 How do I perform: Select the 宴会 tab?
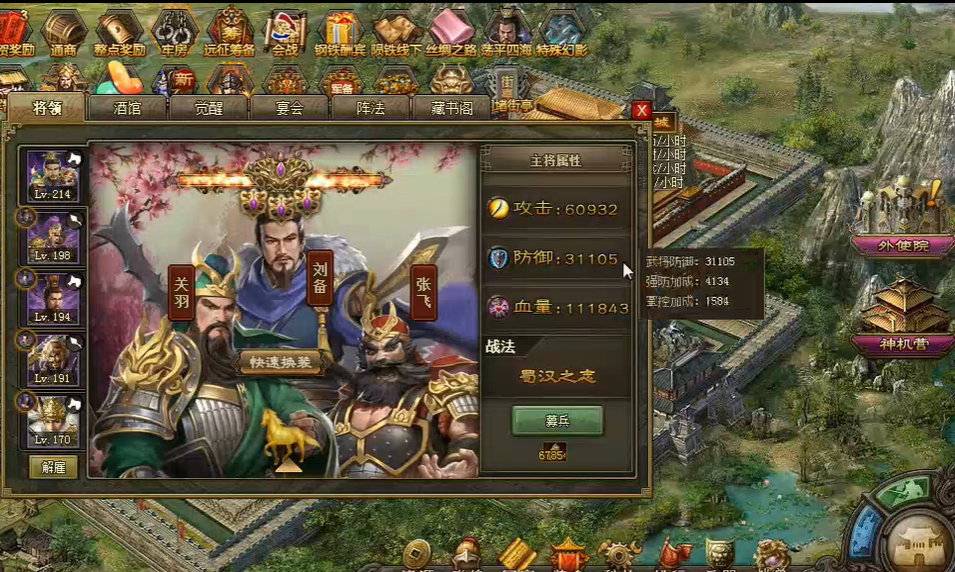tap(289, 108)
